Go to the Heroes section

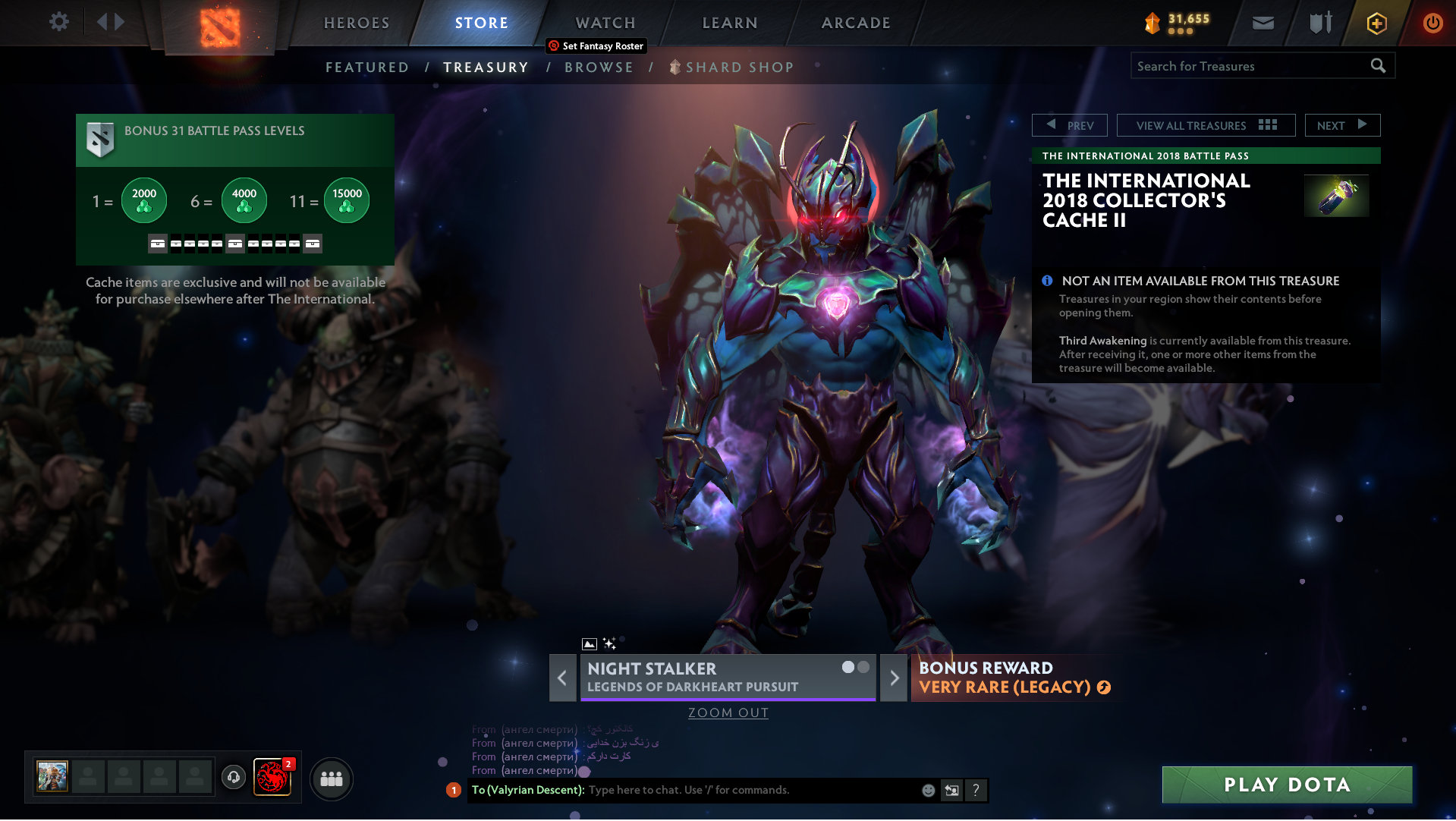coord(357,23)
